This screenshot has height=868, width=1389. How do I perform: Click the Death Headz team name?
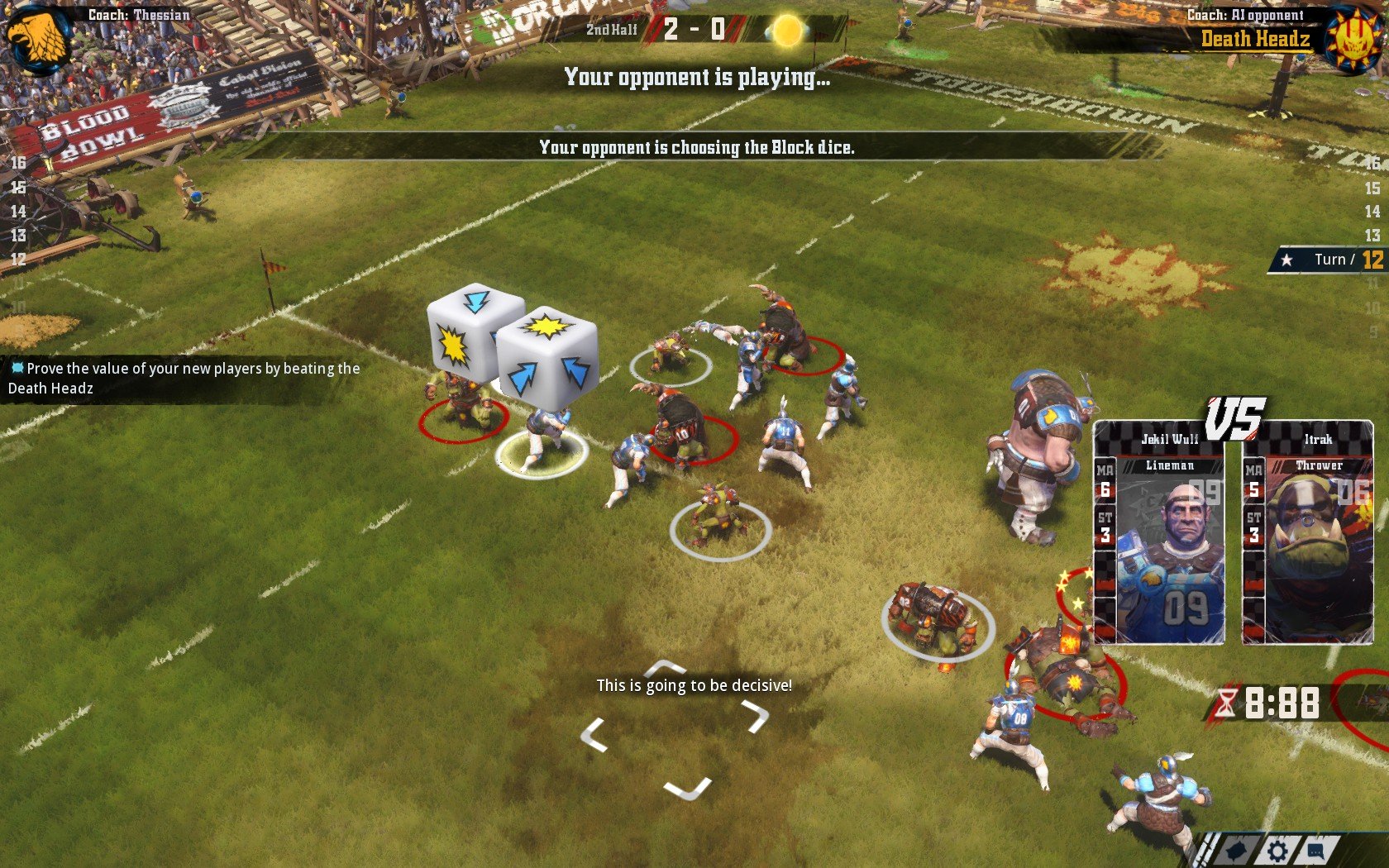click(x=1255, y=39)
